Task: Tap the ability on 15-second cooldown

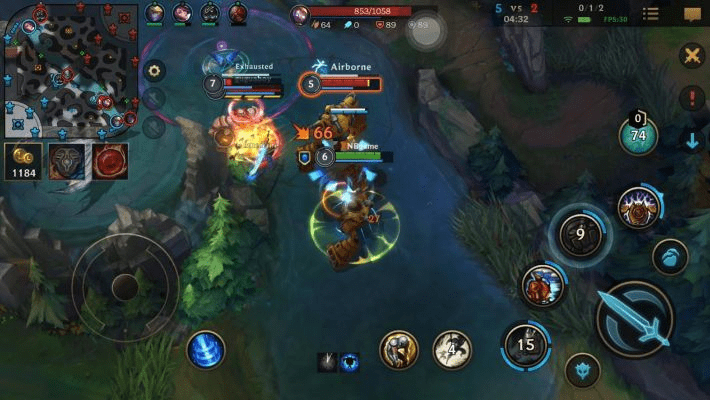Action: click(x=525, y=345)
